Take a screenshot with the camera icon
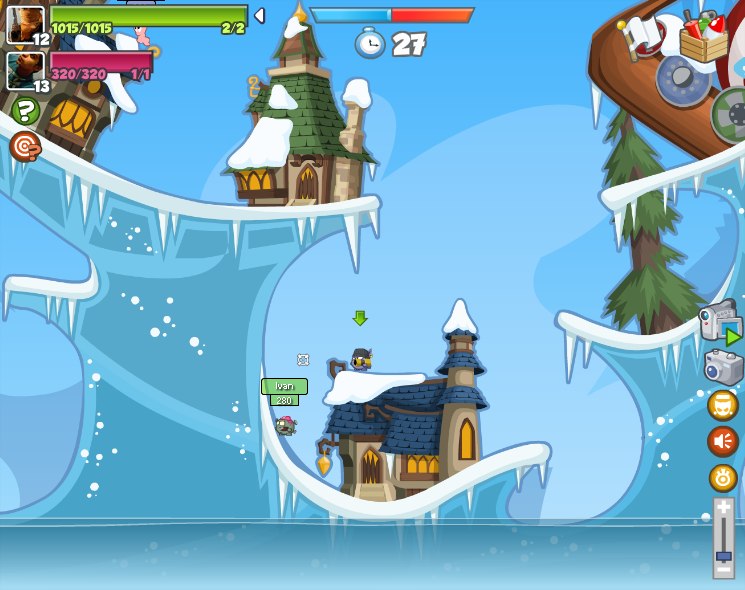The width and height of the screenshot is (745, 590). pos(723,368)
